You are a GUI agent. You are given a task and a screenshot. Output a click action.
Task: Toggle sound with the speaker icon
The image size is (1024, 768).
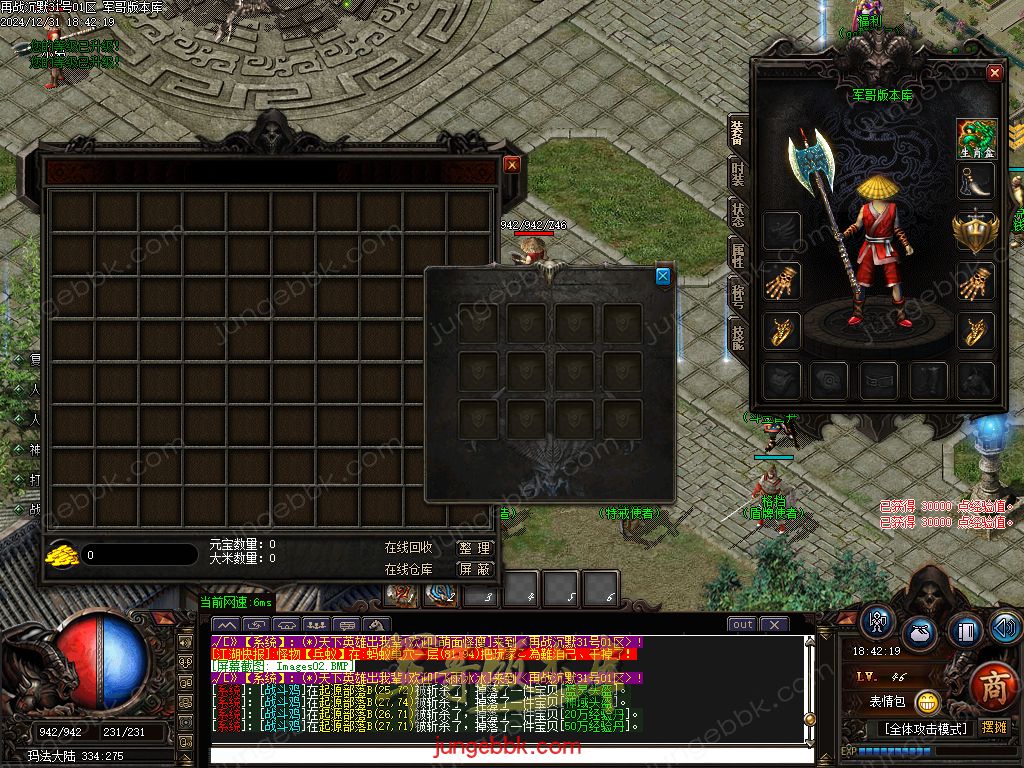point(1004,627)
